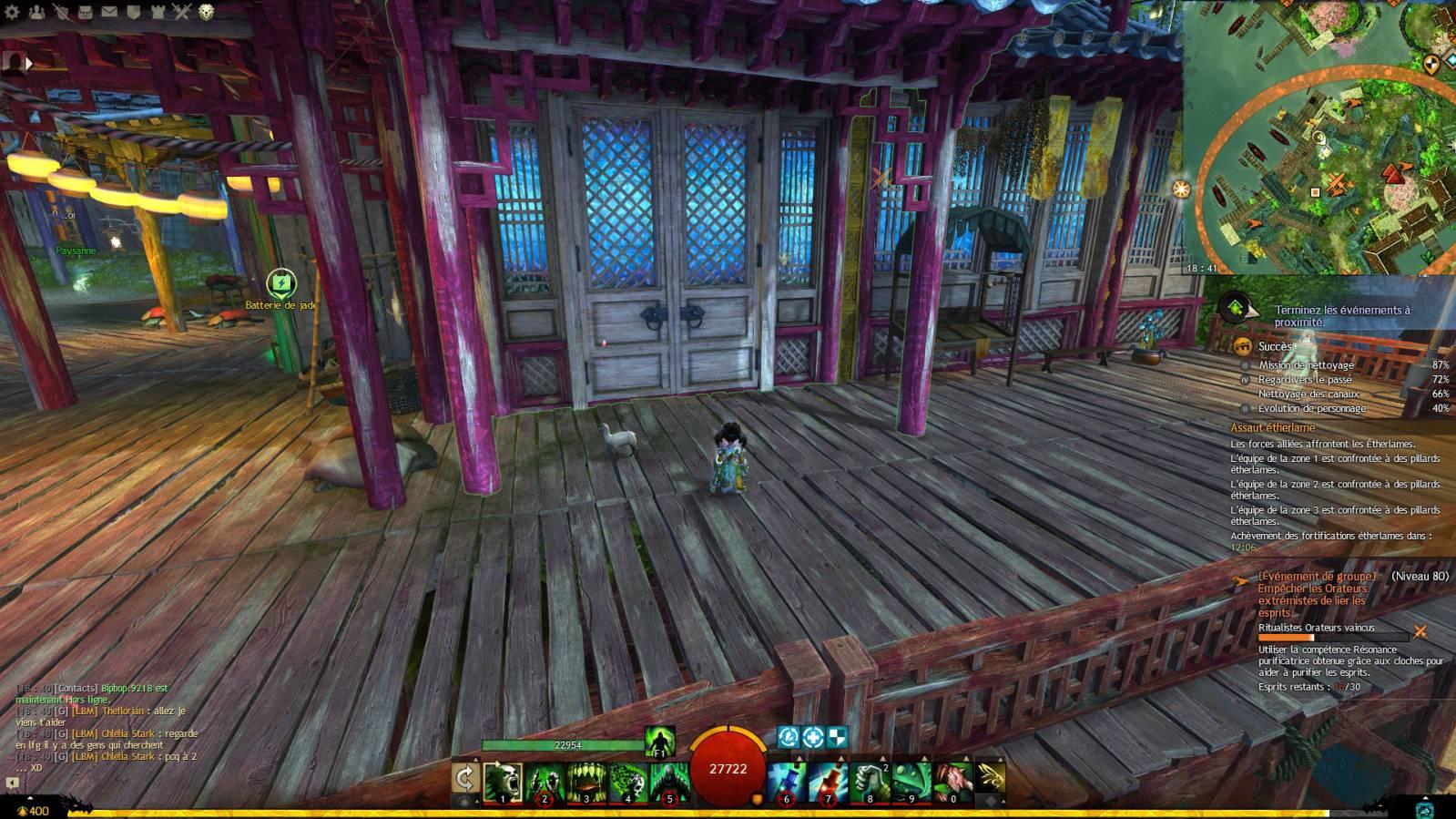
Task: Click the chat log area
Action: 107,722
